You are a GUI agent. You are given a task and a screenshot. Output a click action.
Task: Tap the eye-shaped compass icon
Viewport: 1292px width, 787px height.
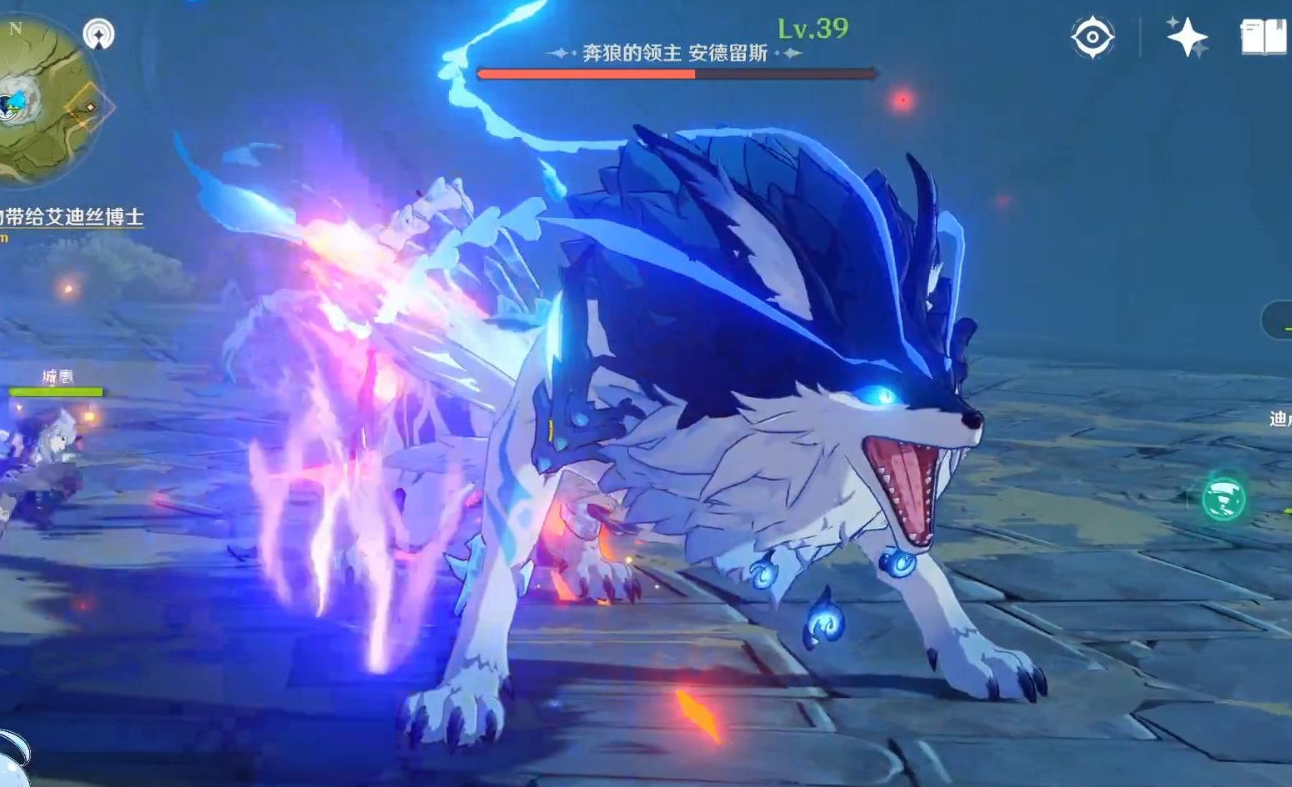coord(1092,38)
